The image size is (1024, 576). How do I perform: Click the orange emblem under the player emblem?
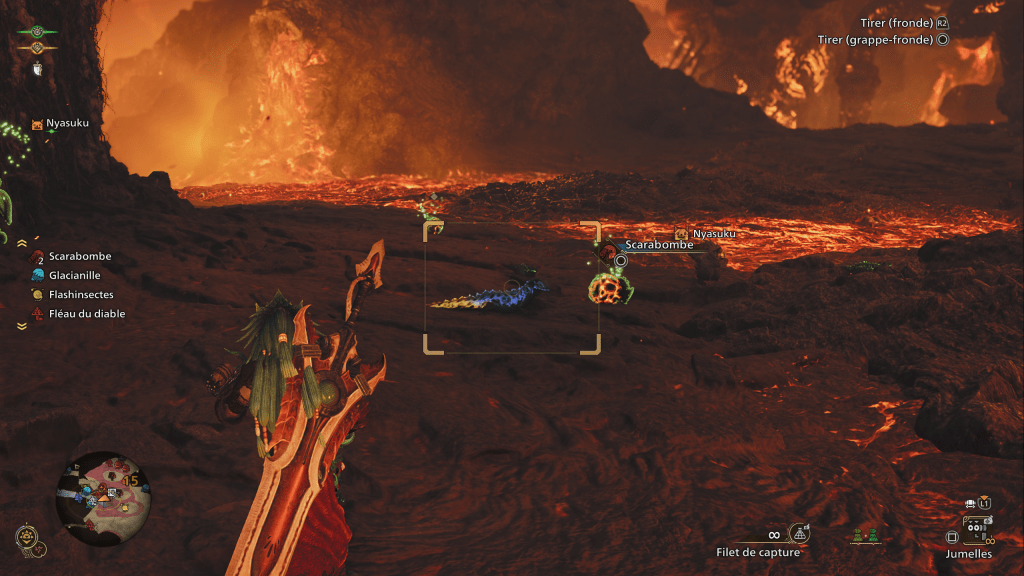tap(37, 47)
